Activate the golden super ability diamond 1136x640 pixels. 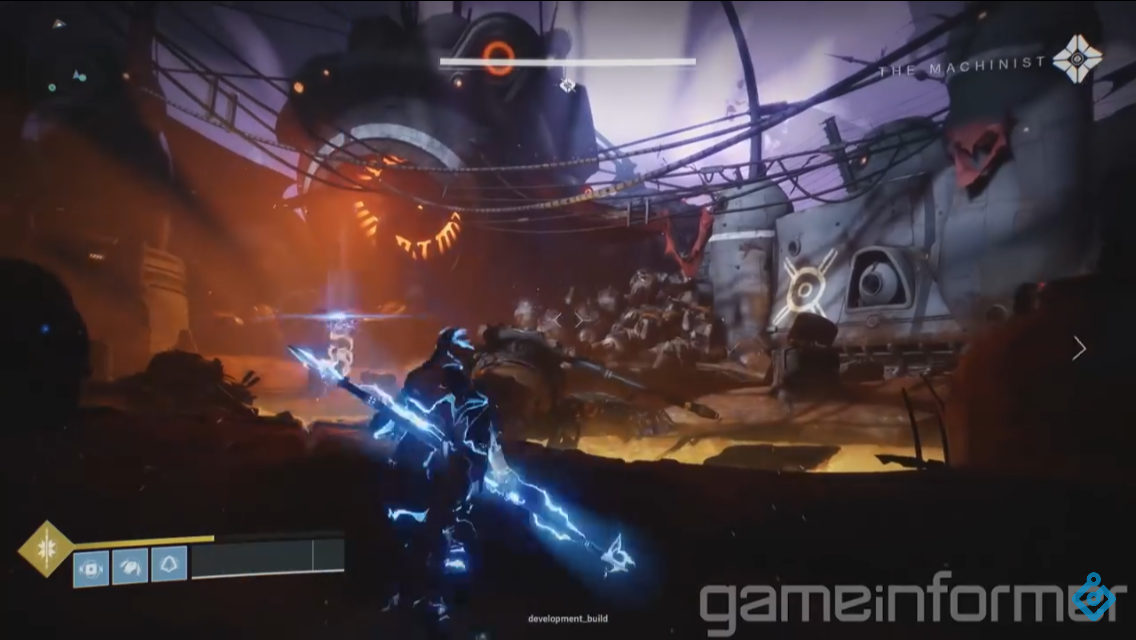46,548
